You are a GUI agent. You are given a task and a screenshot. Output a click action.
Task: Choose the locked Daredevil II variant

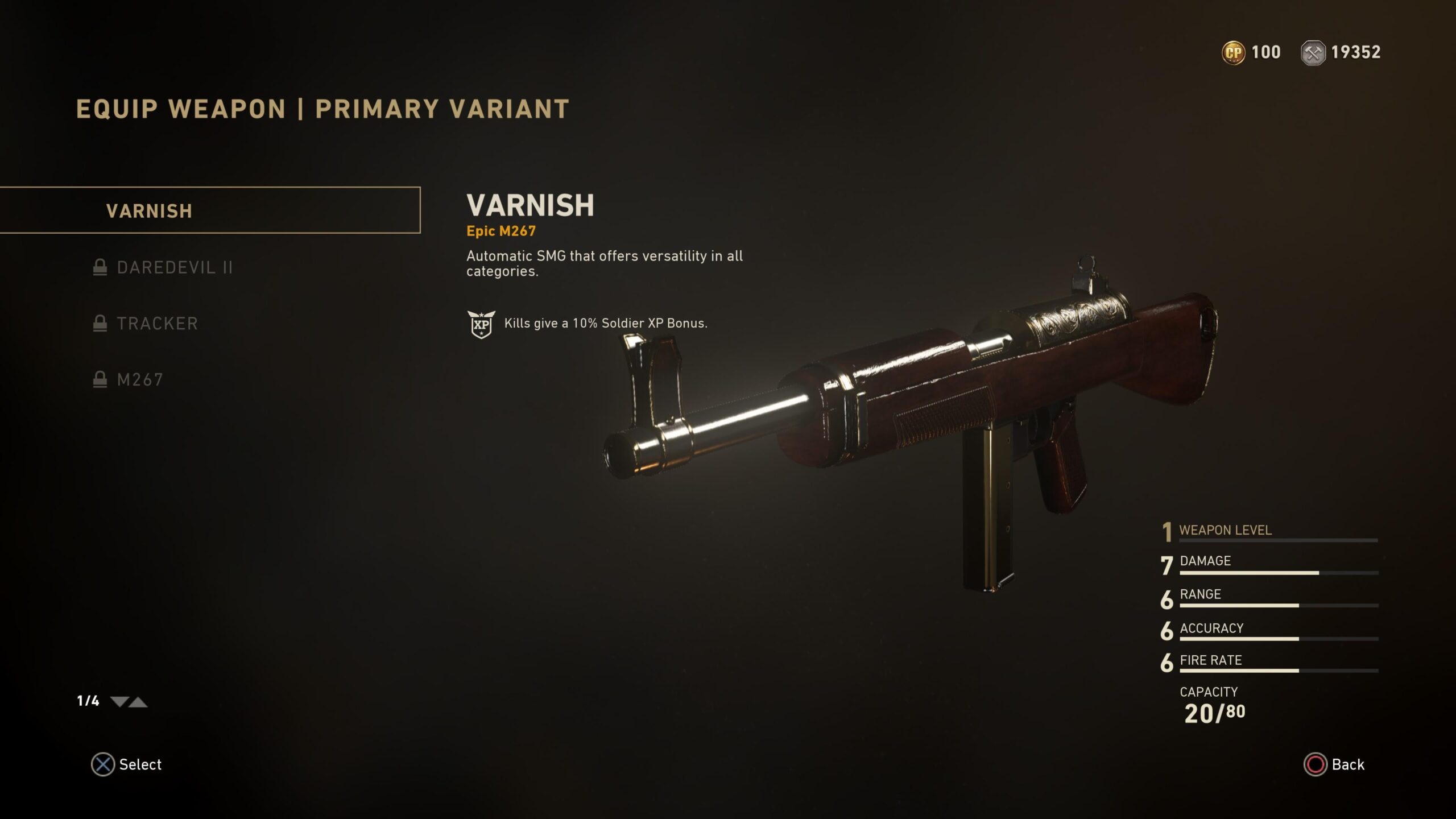coord(174,267)
